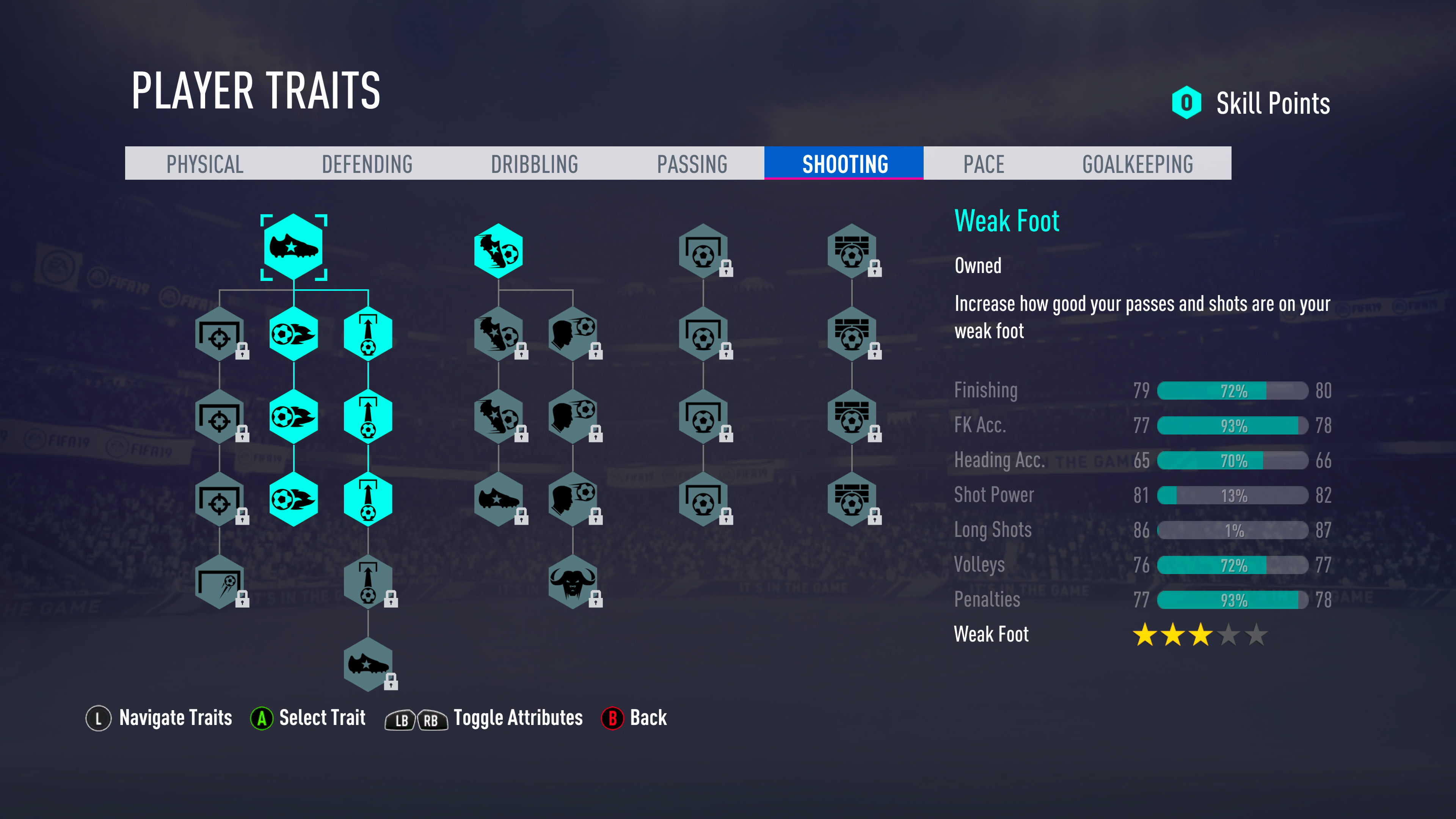Screen dimensions: 1456x819
Task: Select the locked boot trait at tree bottom
Action: pos(367,664)
